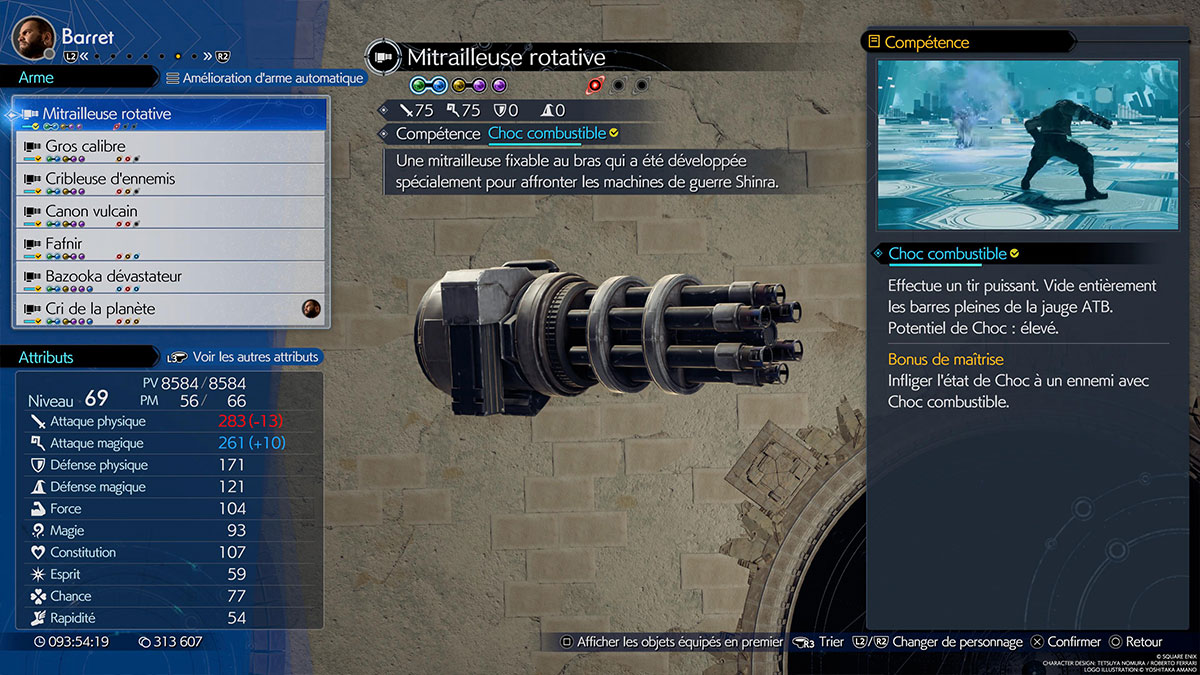Activate the Trier sort option
Image resolution: width=1200 pixels, height=675 pixels.
[819, 642]
